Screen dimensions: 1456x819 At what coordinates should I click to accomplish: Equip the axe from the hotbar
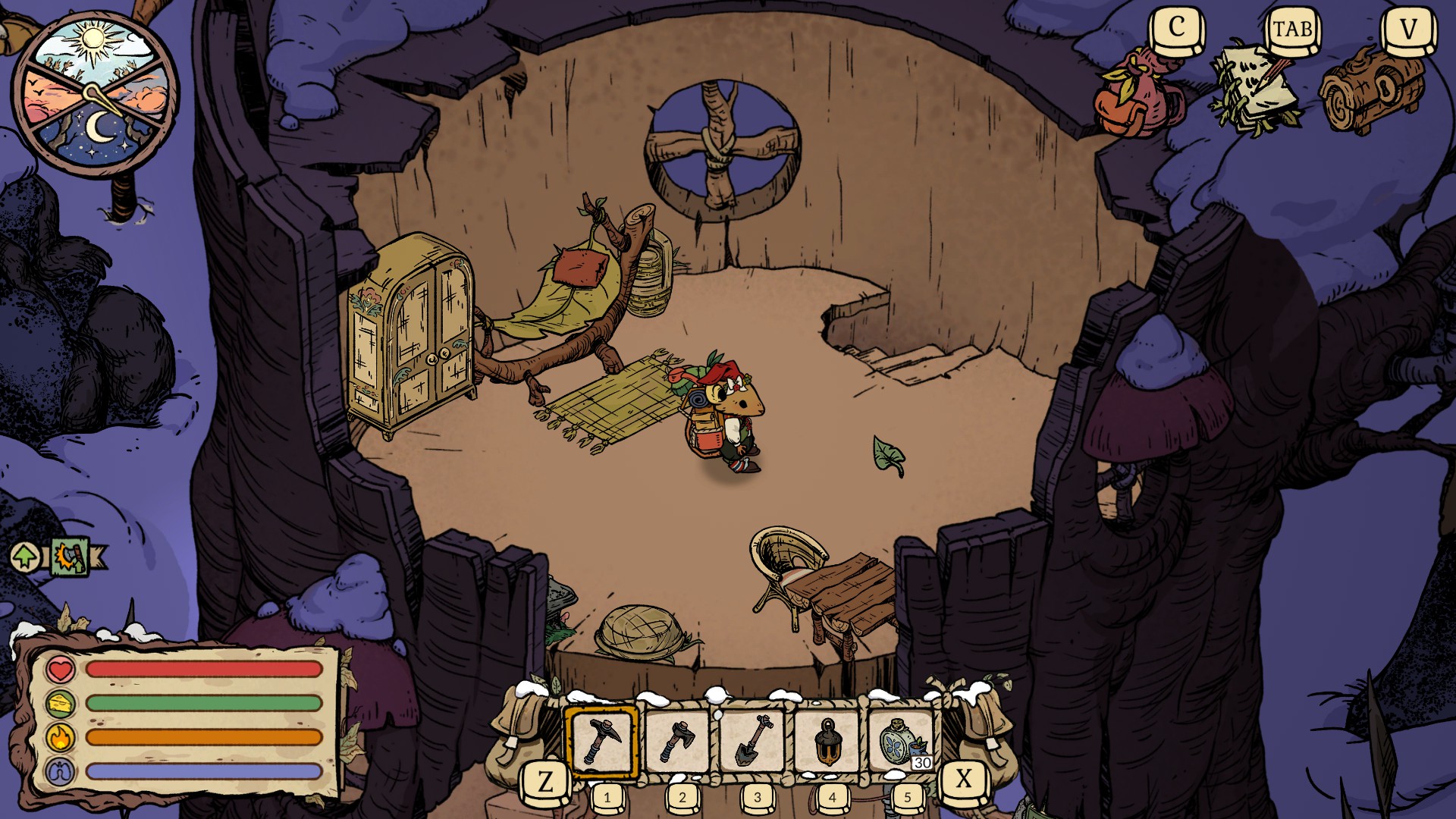tap(677, 742)
